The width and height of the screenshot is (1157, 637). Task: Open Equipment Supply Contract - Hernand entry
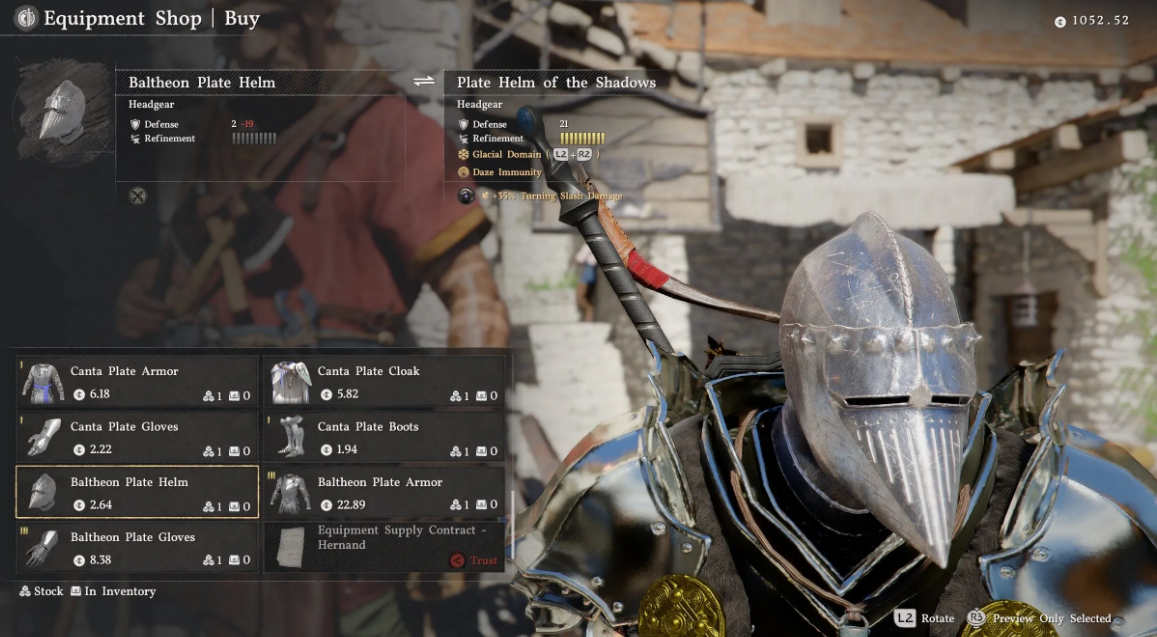[384, 547]
